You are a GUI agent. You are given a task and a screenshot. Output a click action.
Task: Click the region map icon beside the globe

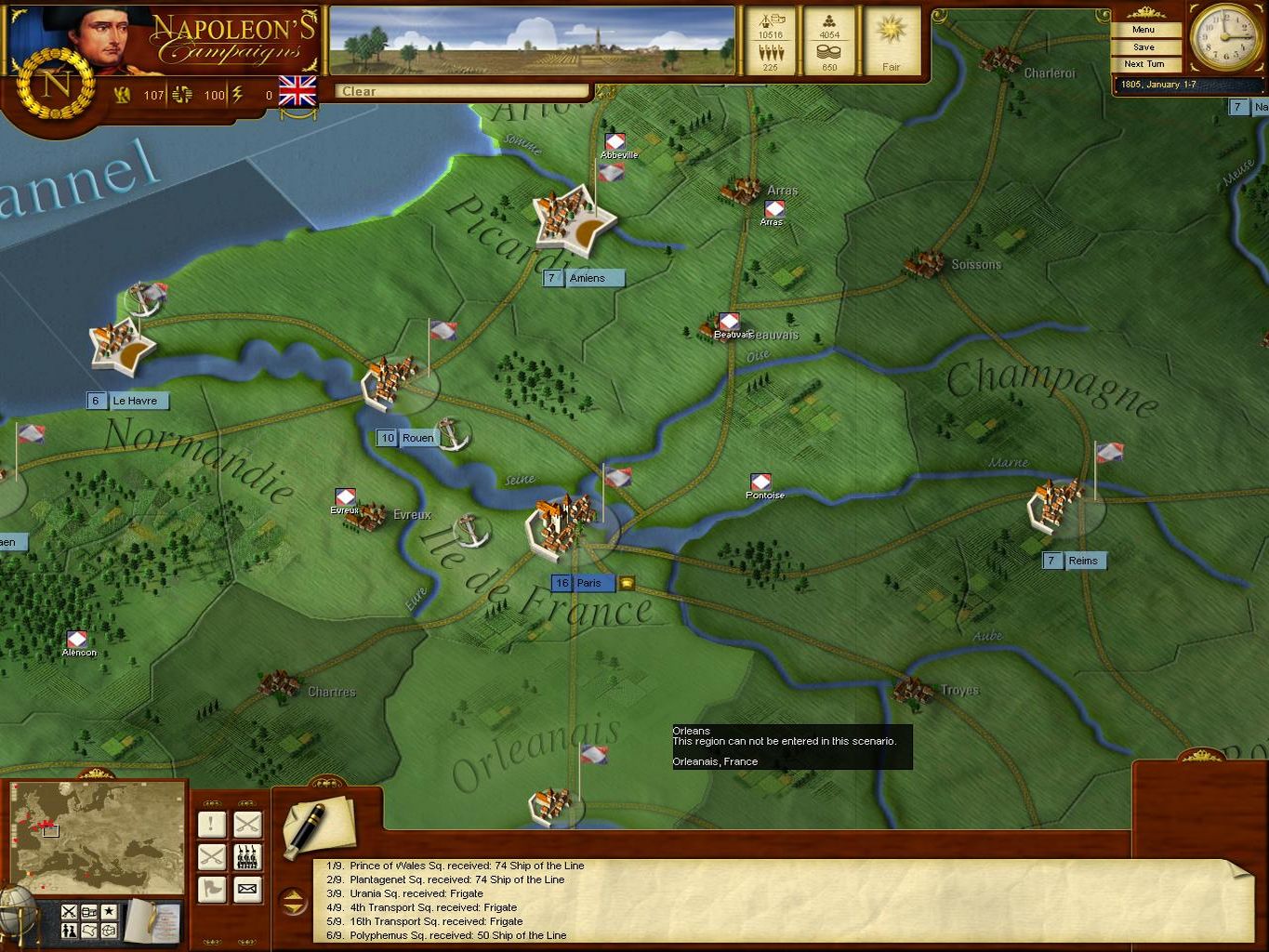(87, 930)
